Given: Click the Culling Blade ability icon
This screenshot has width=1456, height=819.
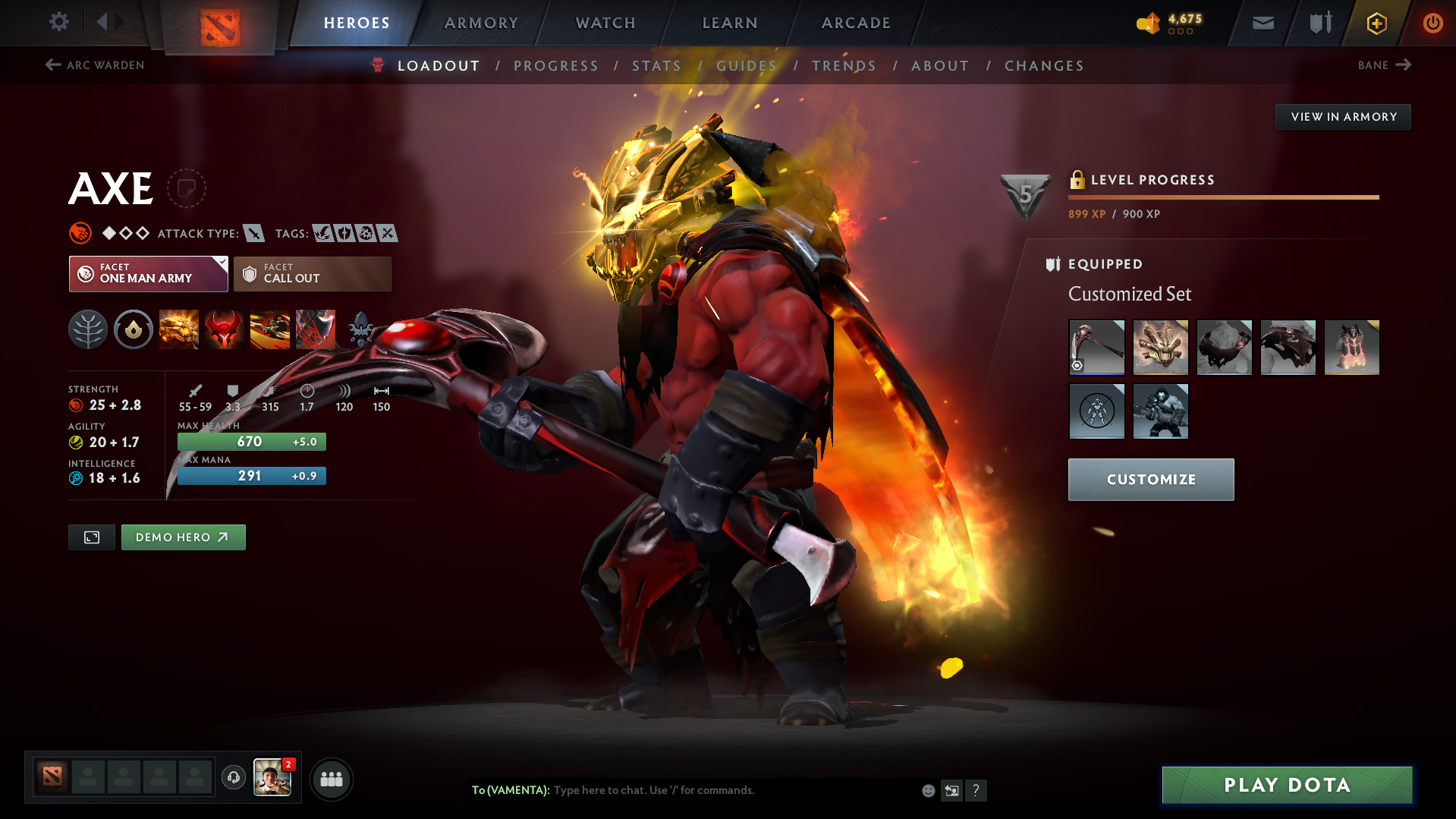Looking at the screenshot, I should click(x=316, y=329).
